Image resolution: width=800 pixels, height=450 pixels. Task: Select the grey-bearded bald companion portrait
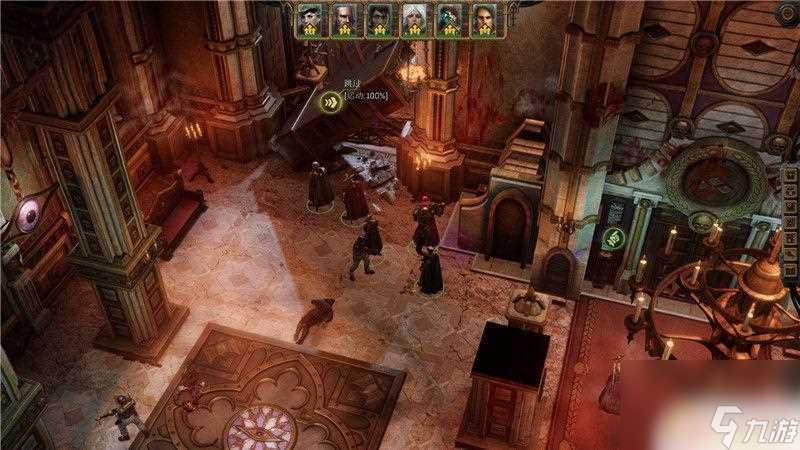pos(344,19)
